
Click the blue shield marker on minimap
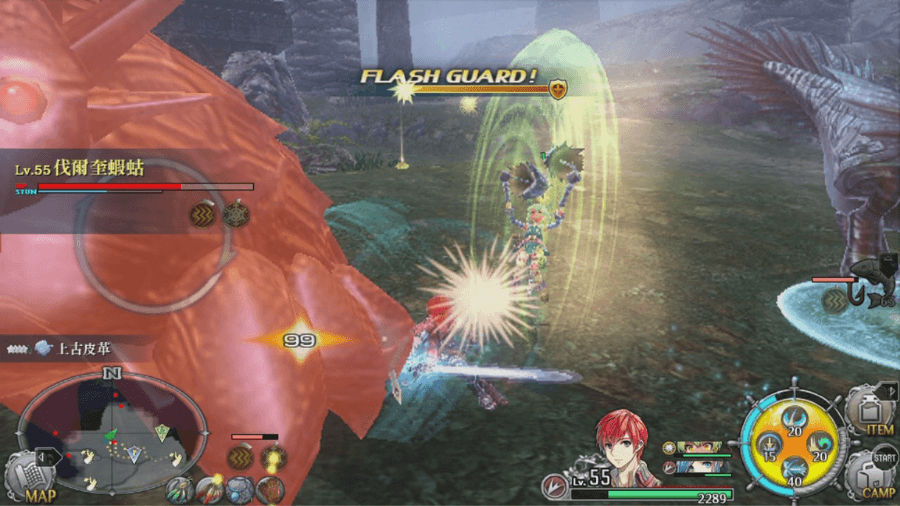135,454
